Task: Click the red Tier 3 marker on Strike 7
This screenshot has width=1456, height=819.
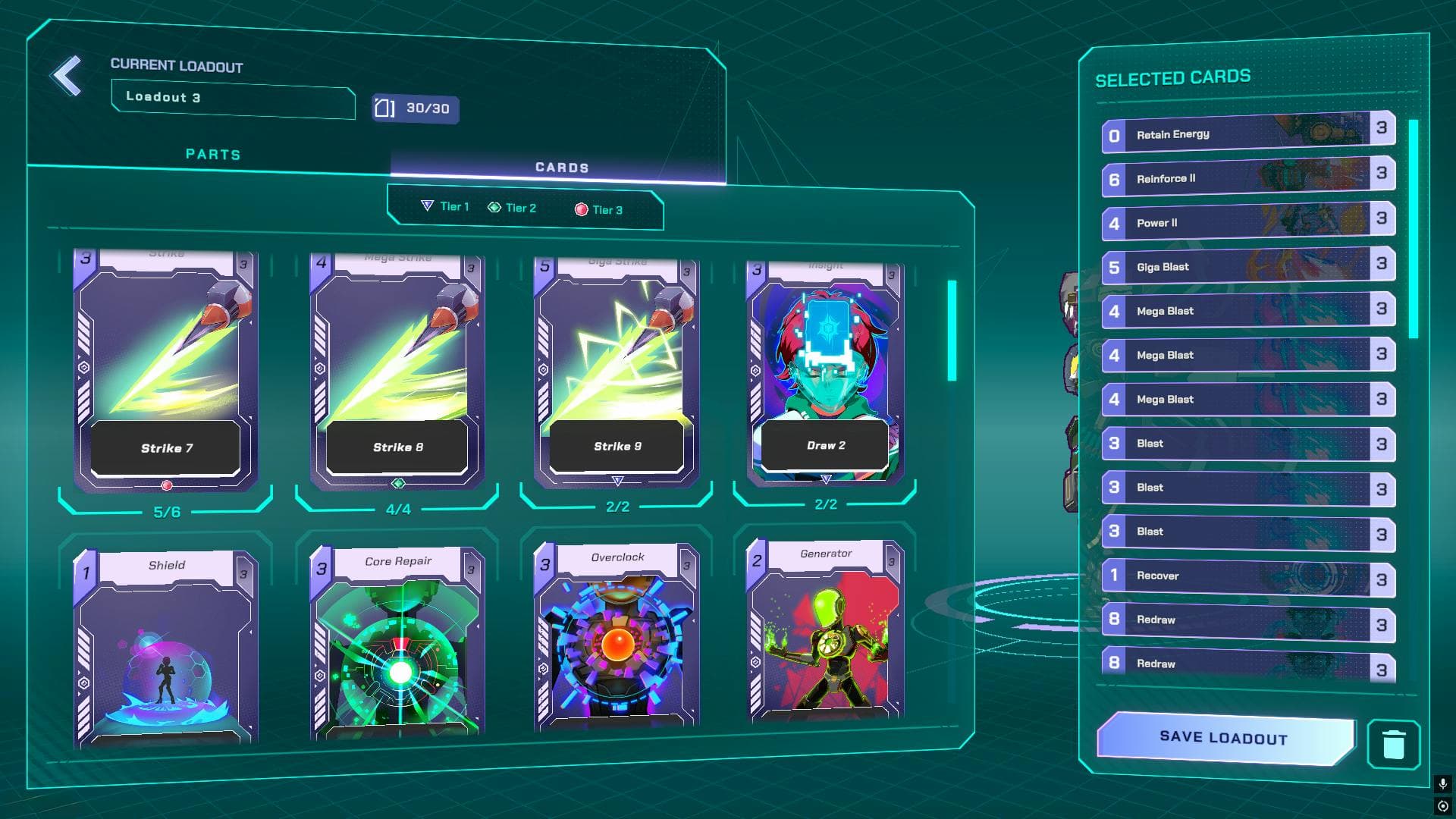Action: [165, 484]
